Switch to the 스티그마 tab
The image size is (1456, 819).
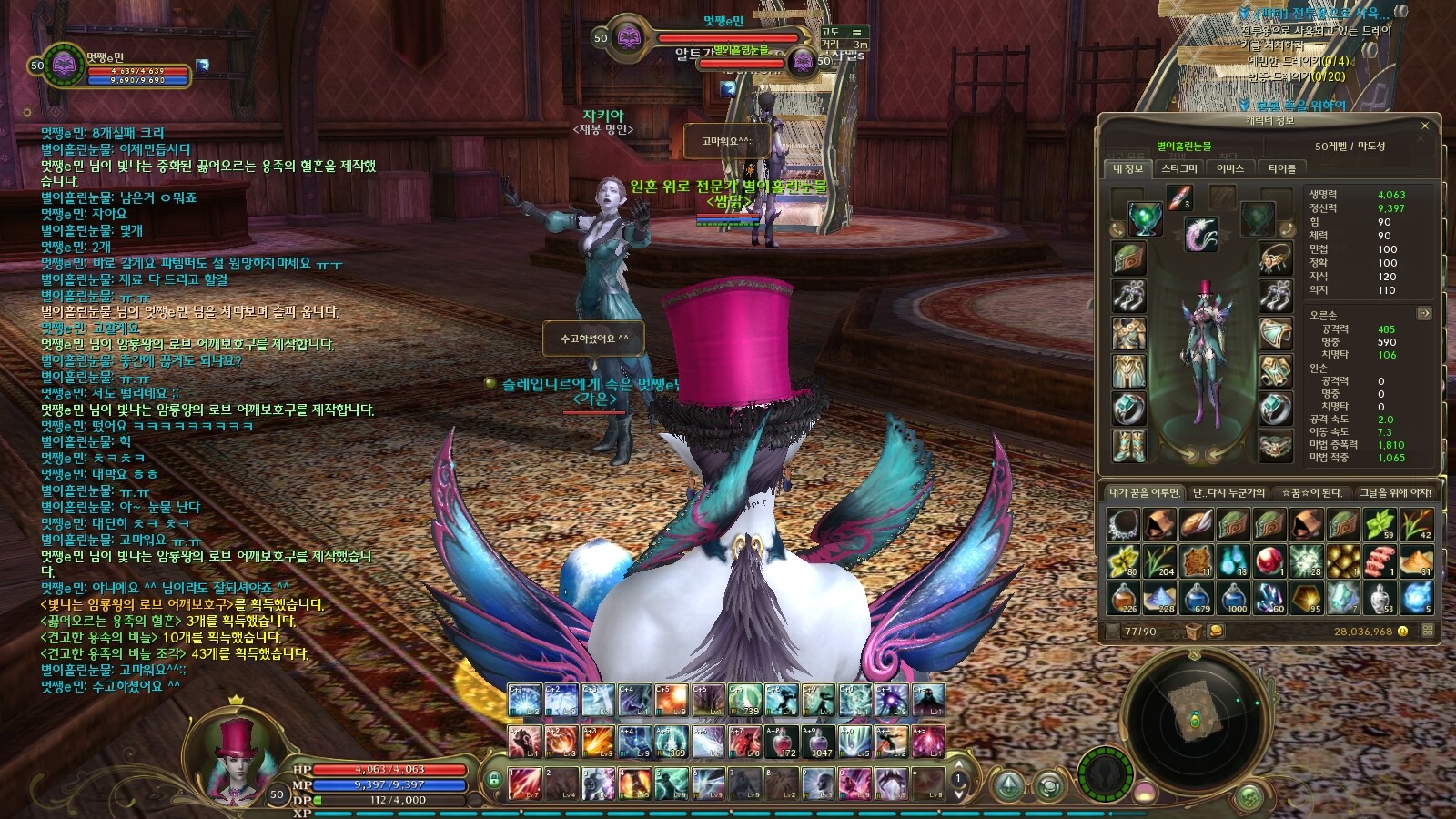point(1179,168)
